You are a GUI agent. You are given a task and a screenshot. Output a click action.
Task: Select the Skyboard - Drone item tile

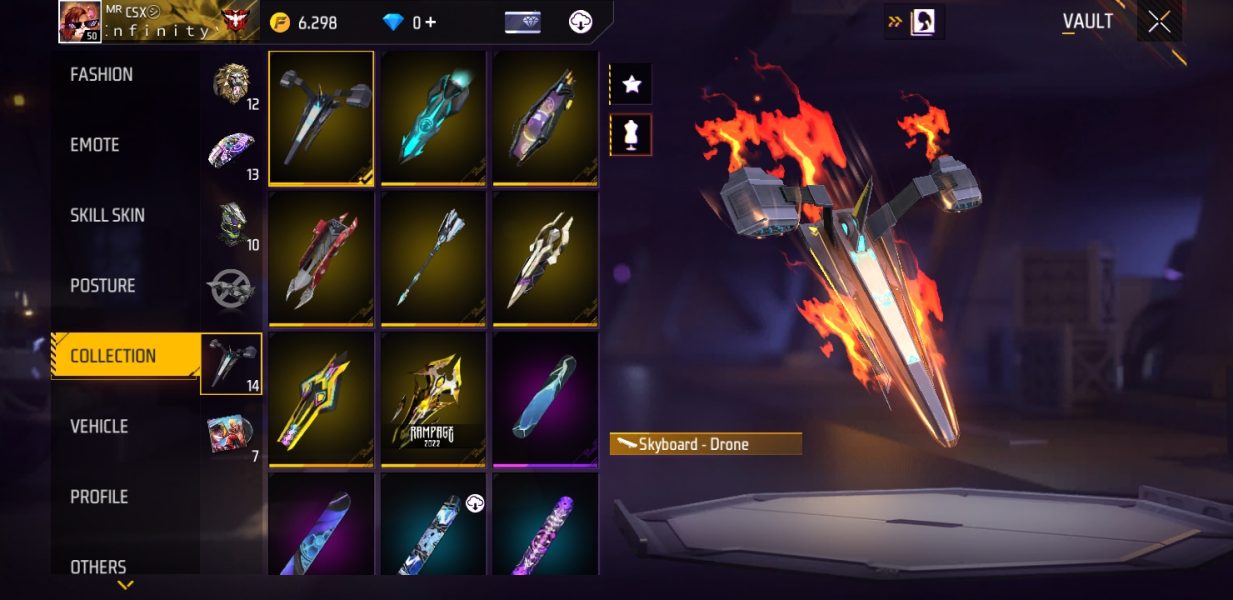321,117
